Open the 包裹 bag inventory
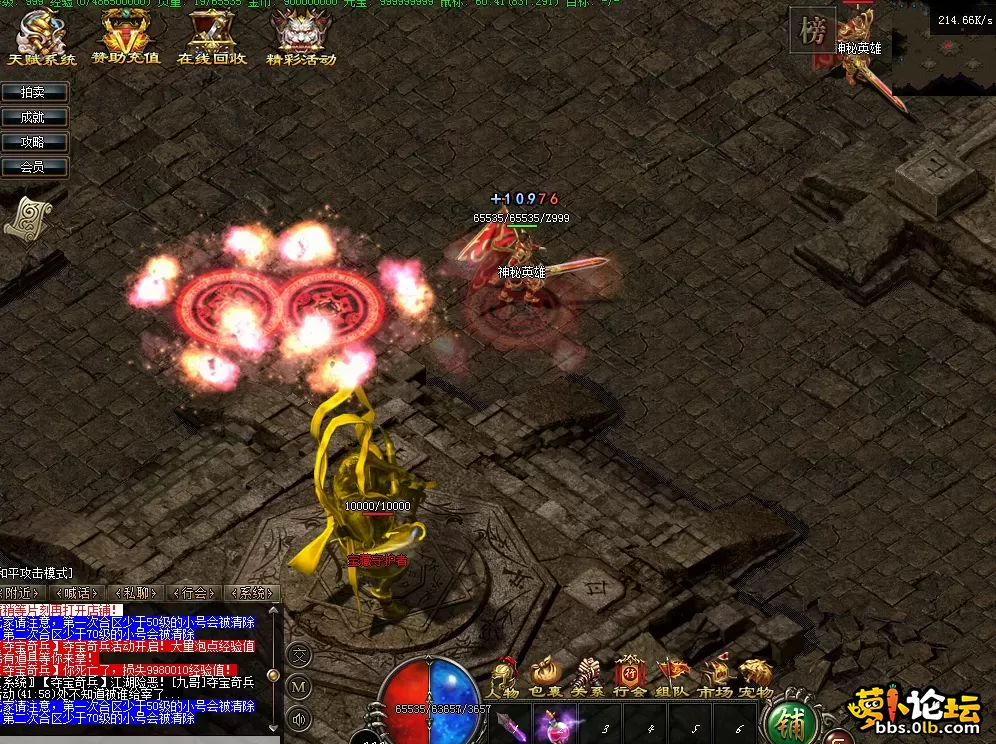Viewport: 996px width, 744px height. [546, 678]
